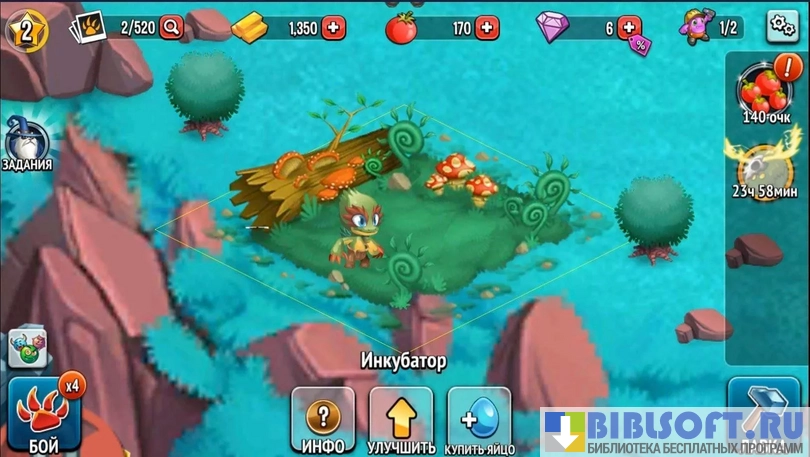Open the monster collection magnifier

click(x=172, y=27)
